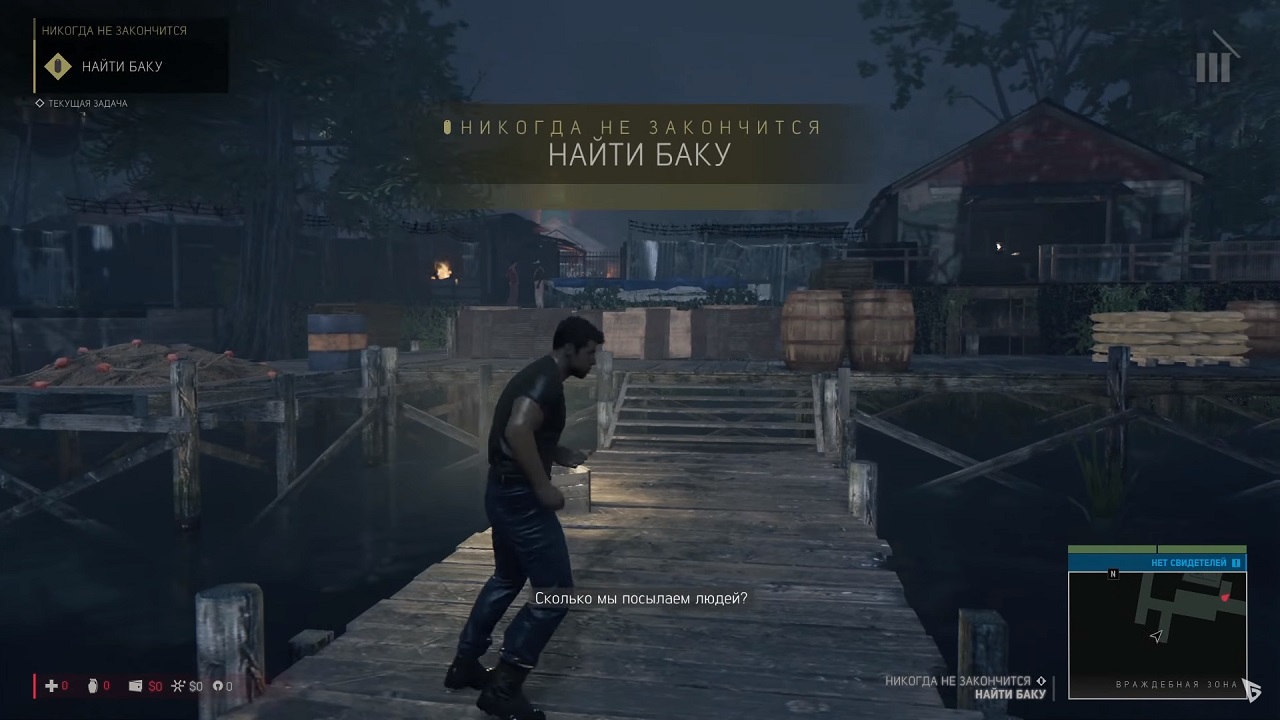Click the N compass marker on minimap
This screenshot has height=720, width=1280.
[x=1113, y=574]
